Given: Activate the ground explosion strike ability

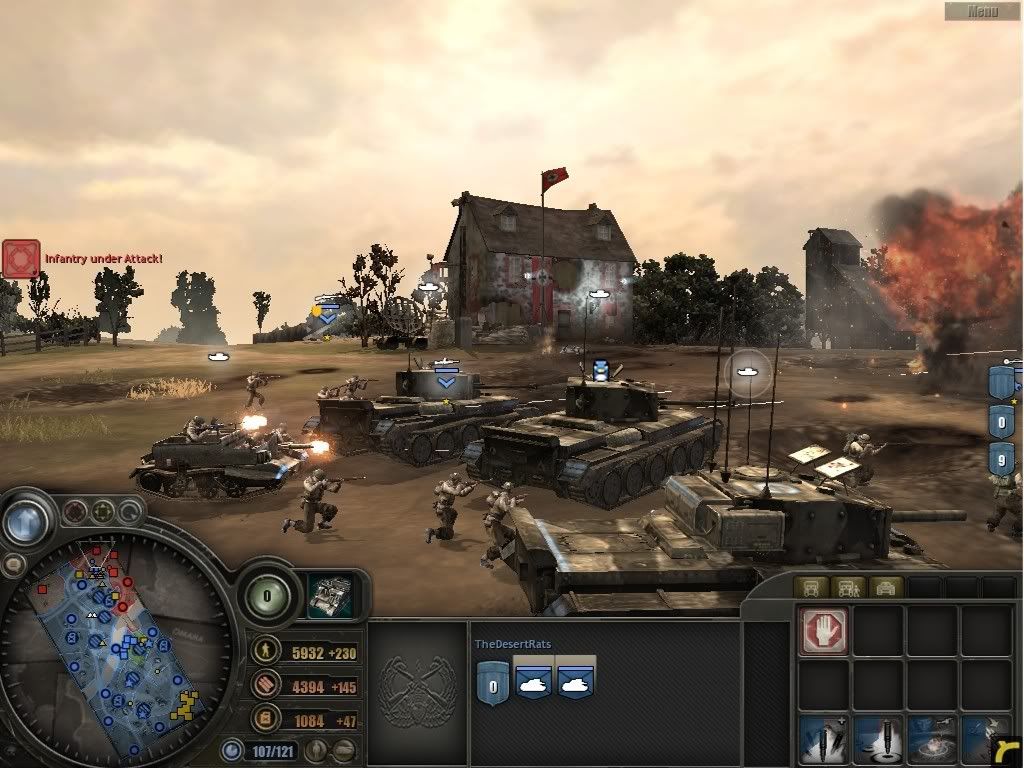Looking at the screenshot, I should [x=932, y=741].
